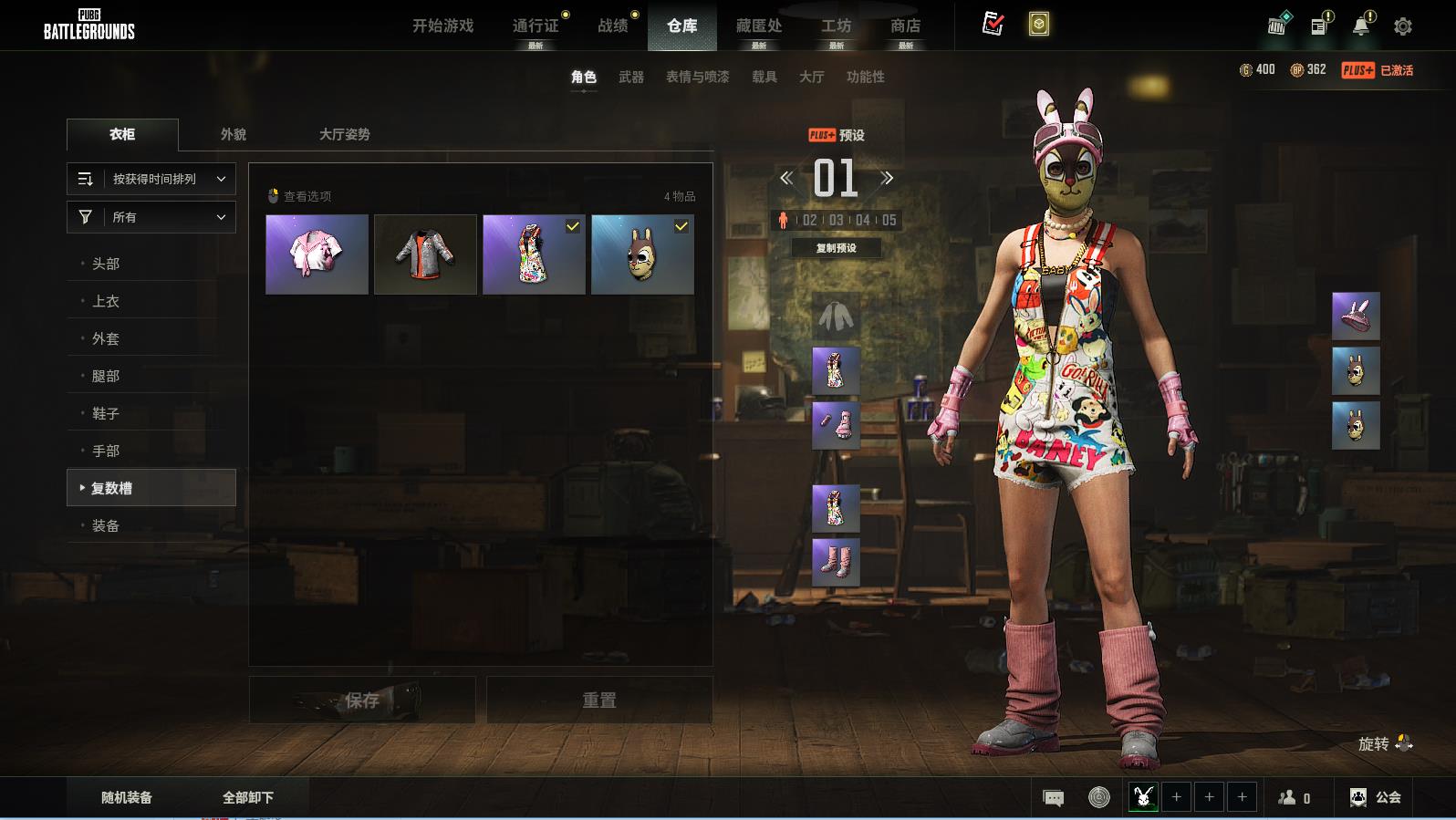
Task: Select the 装备 equipment category
Action: (x=106, y=525)
